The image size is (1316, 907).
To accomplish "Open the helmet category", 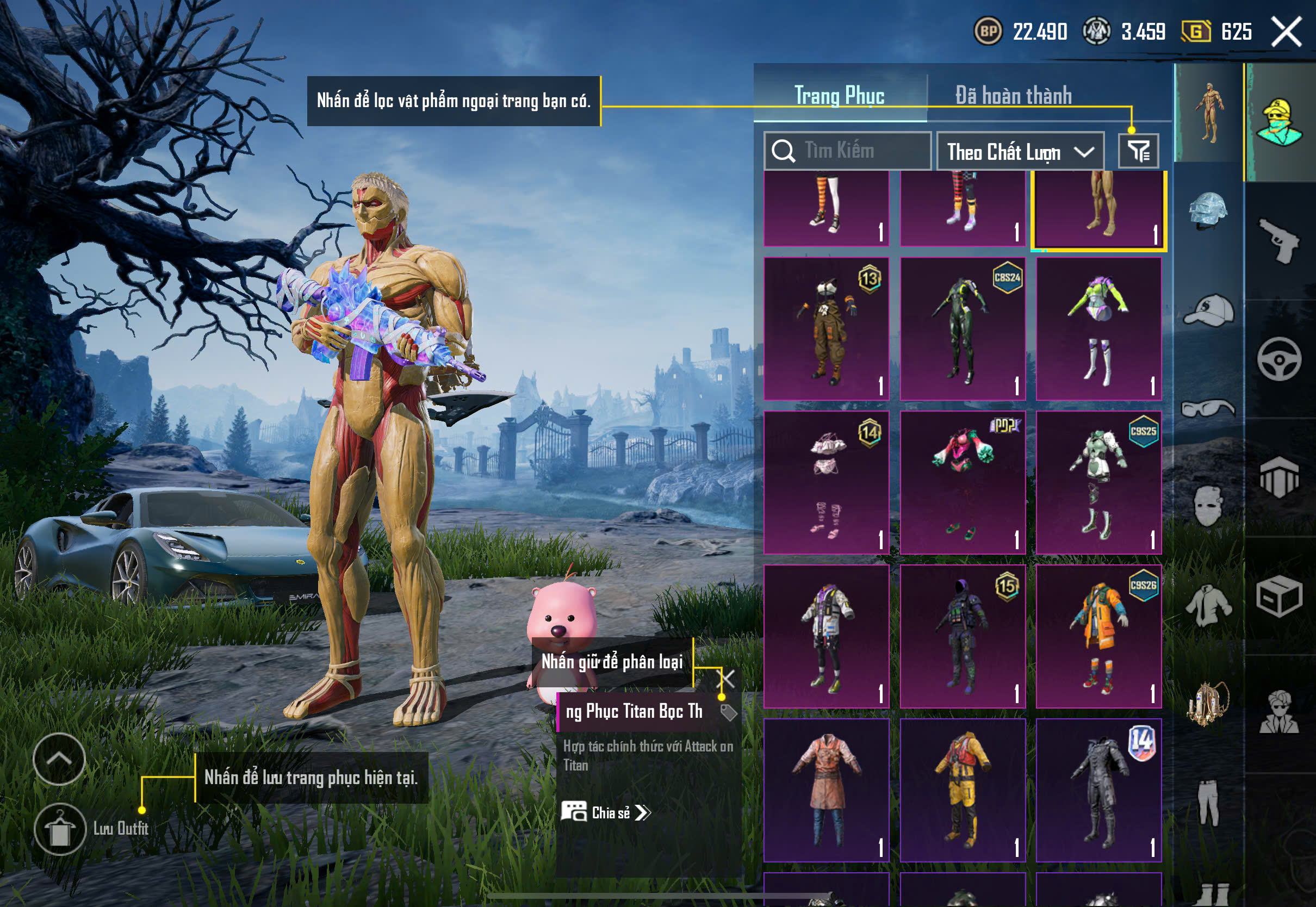I will click(x=1208, y=210).
